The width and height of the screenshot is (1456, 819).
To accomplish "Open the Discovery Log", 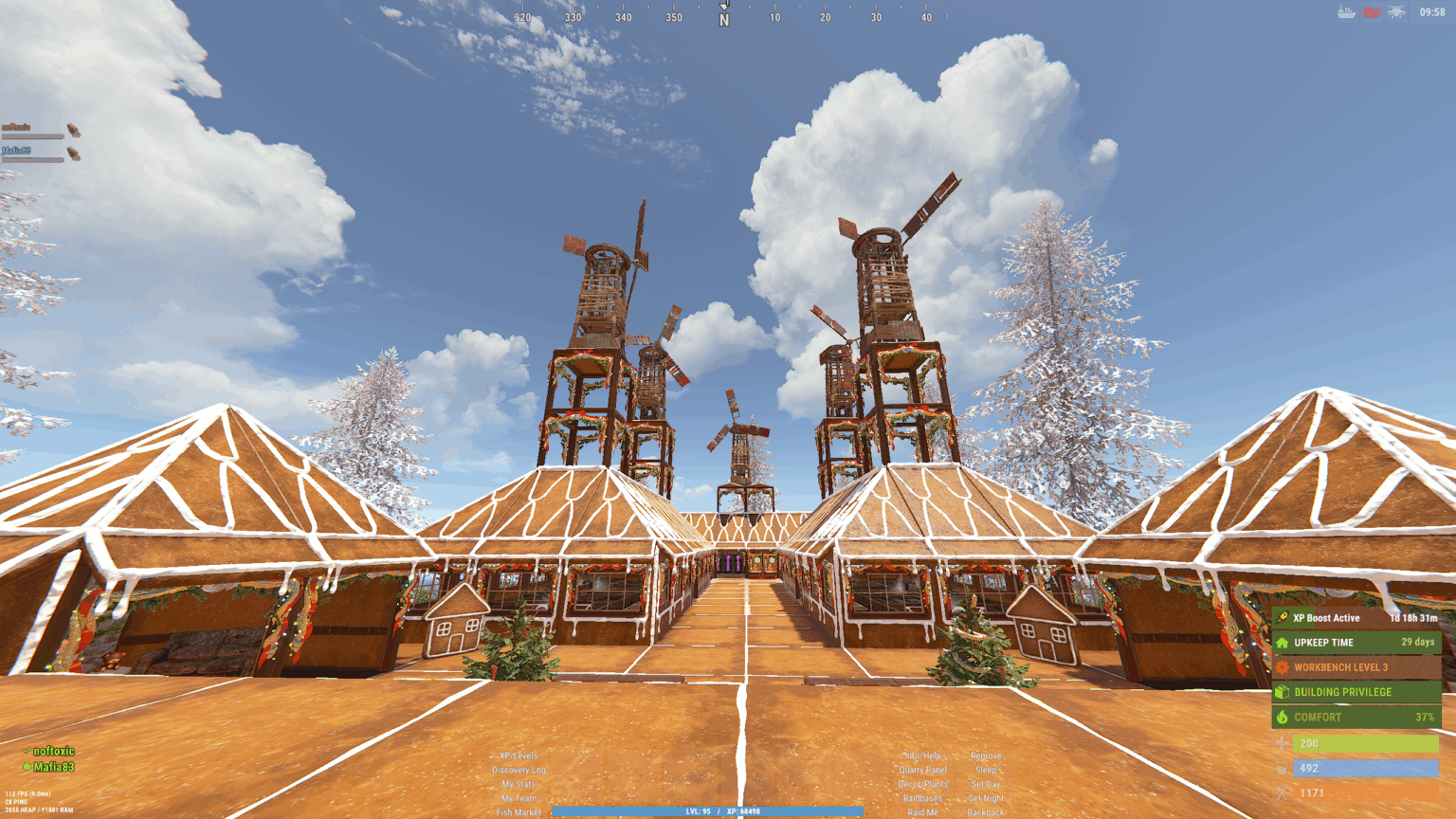I will click(519, 771).
